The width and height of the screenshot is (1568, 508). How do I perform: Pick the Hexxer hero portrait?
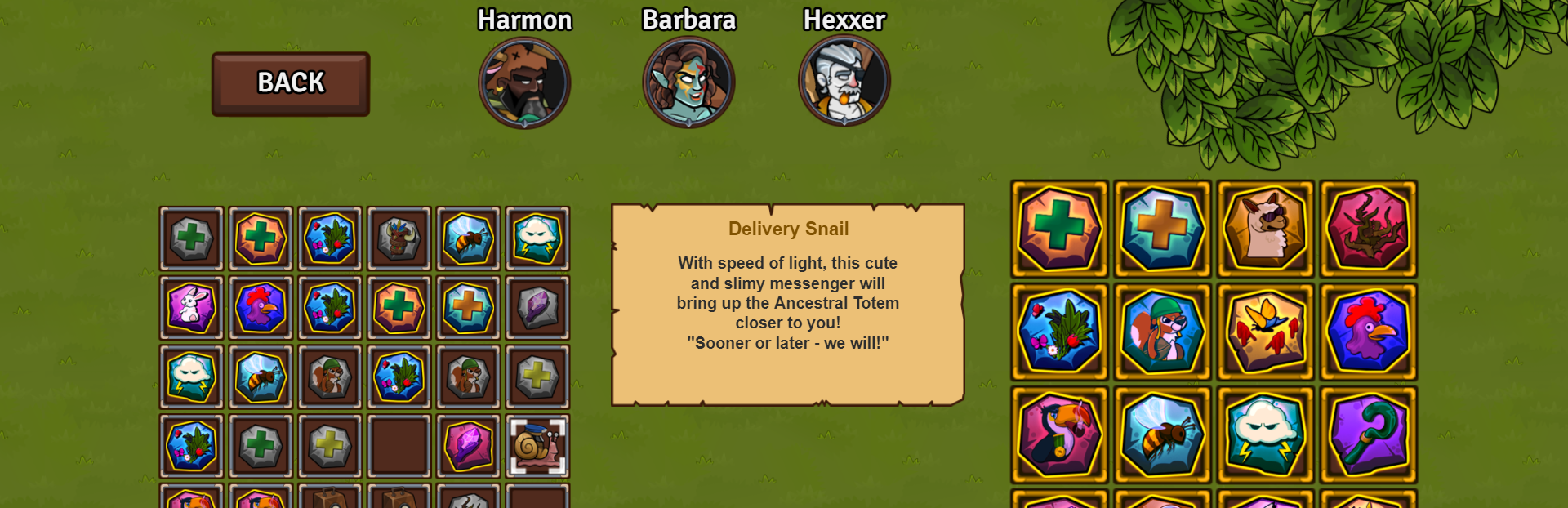click(844, 81)
